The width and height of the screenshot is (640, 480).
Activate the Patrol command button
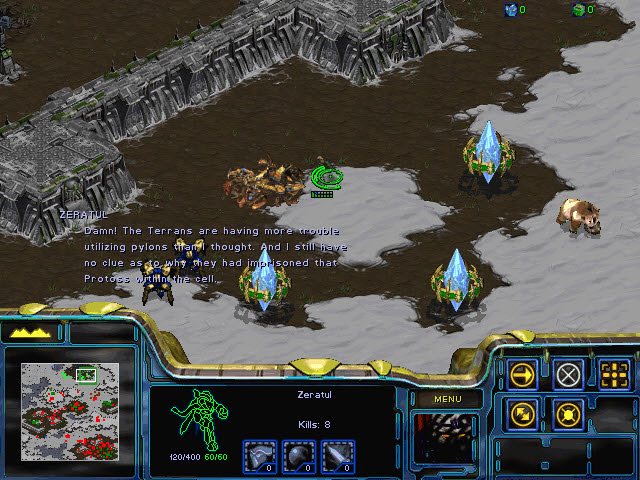pyautogui.click(x=523, y=414)
